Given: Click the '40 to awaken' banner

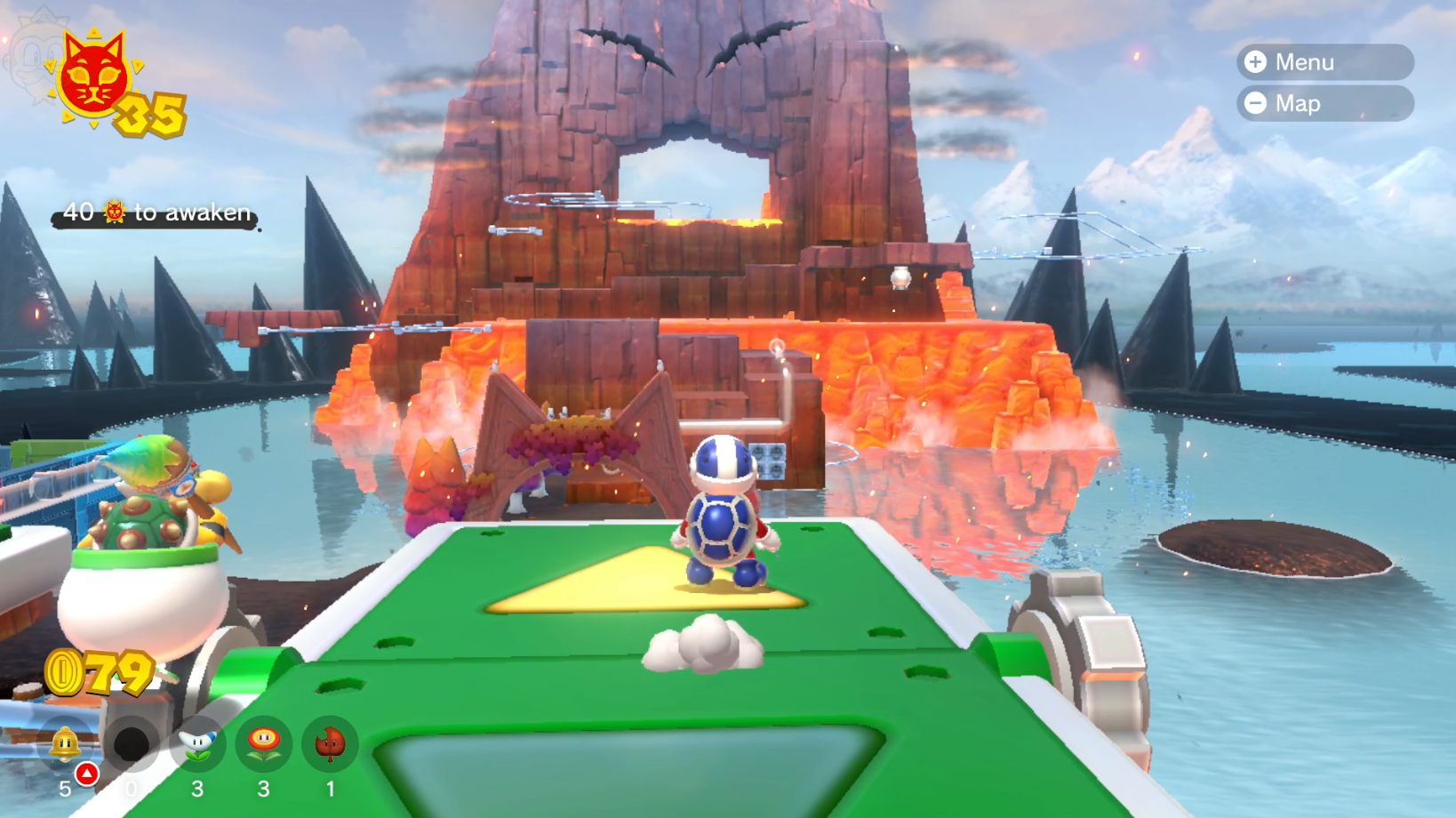Looking at the screenshot, I should [153, 213].
